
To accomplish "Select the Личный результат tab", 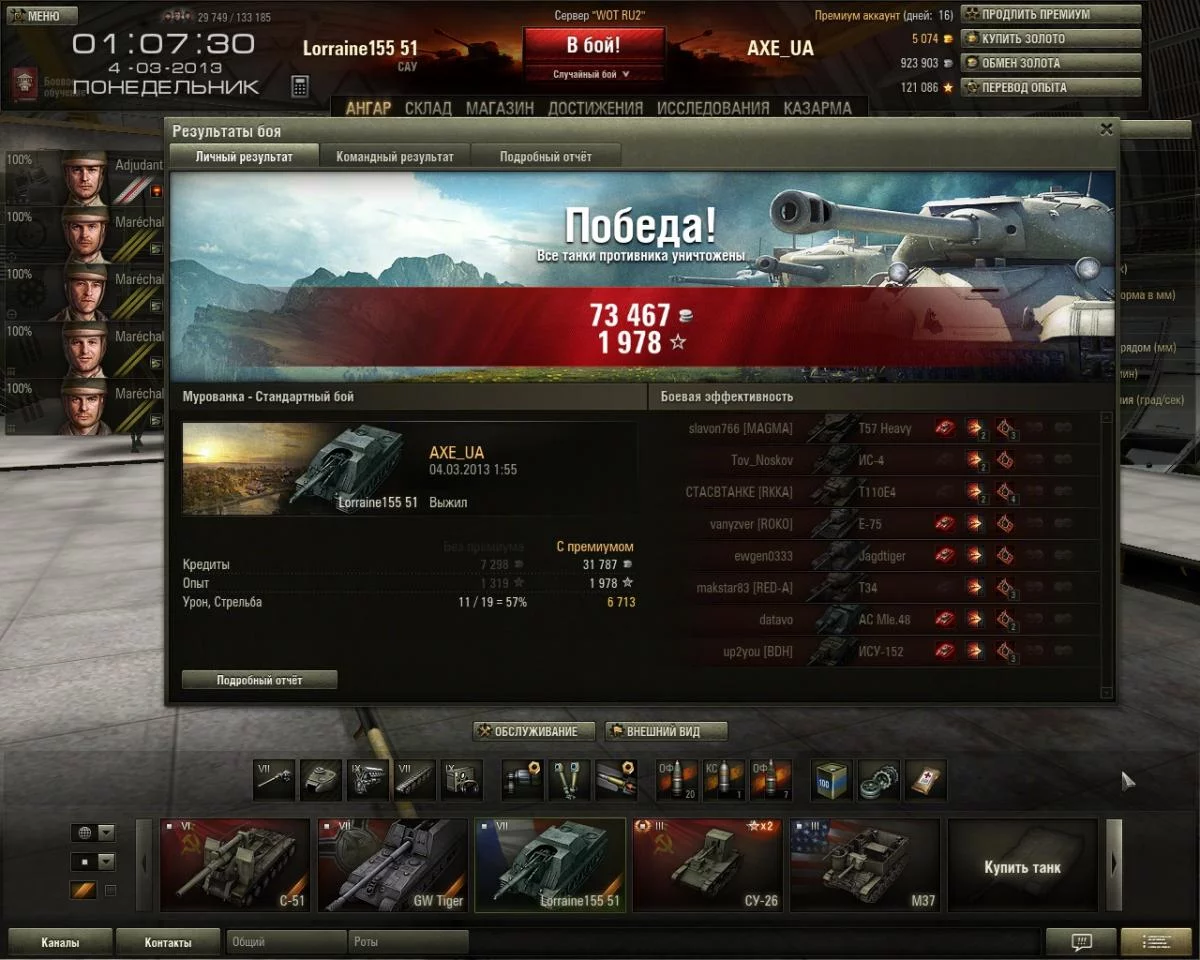I will (x=244, y=157).
